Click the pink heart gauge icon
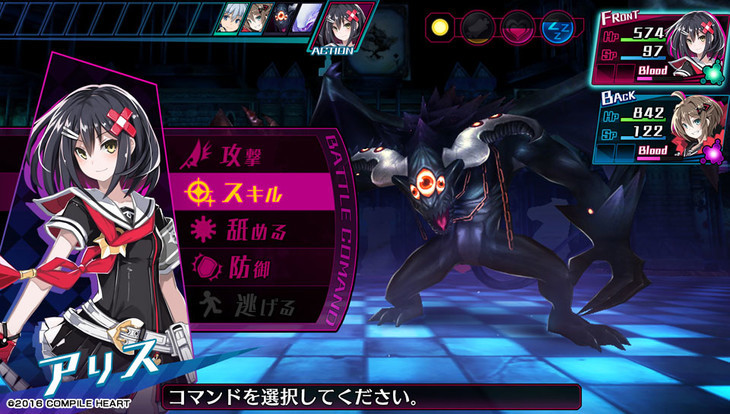This screenshot has height=414, width=730. coord(516,25)
